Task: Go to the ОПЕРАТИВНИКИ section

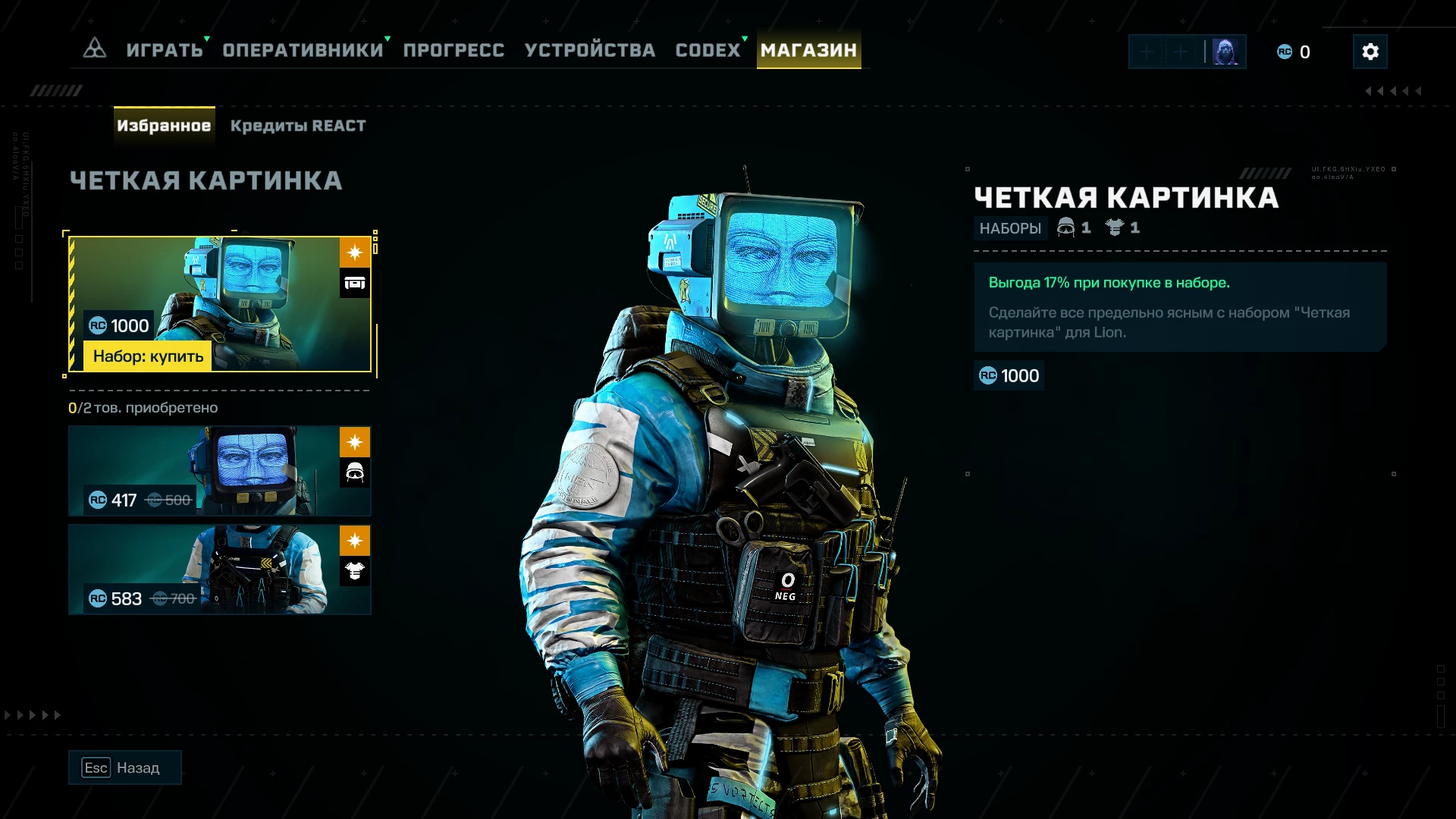Action: click(303, 50)
